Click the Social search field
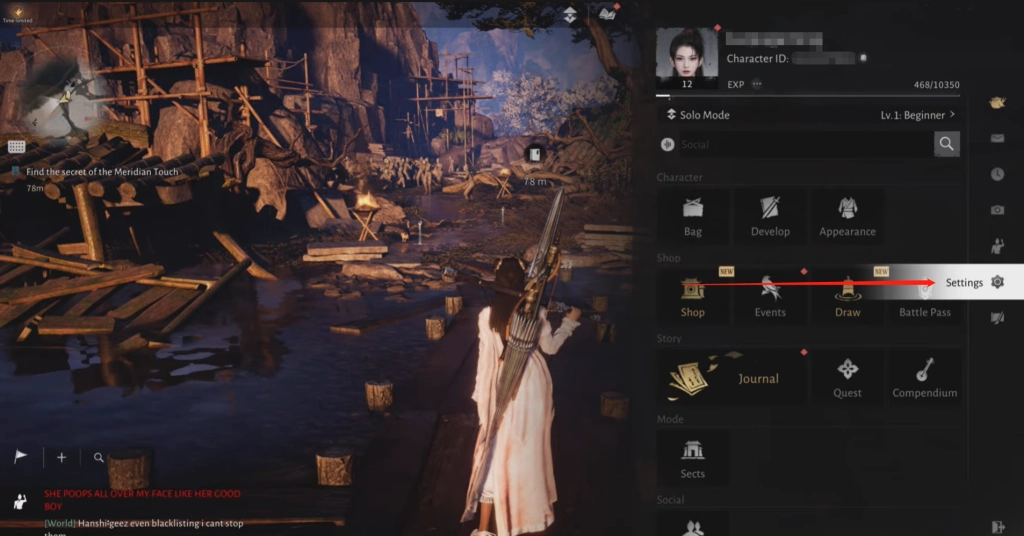 (x=795, y=145)
